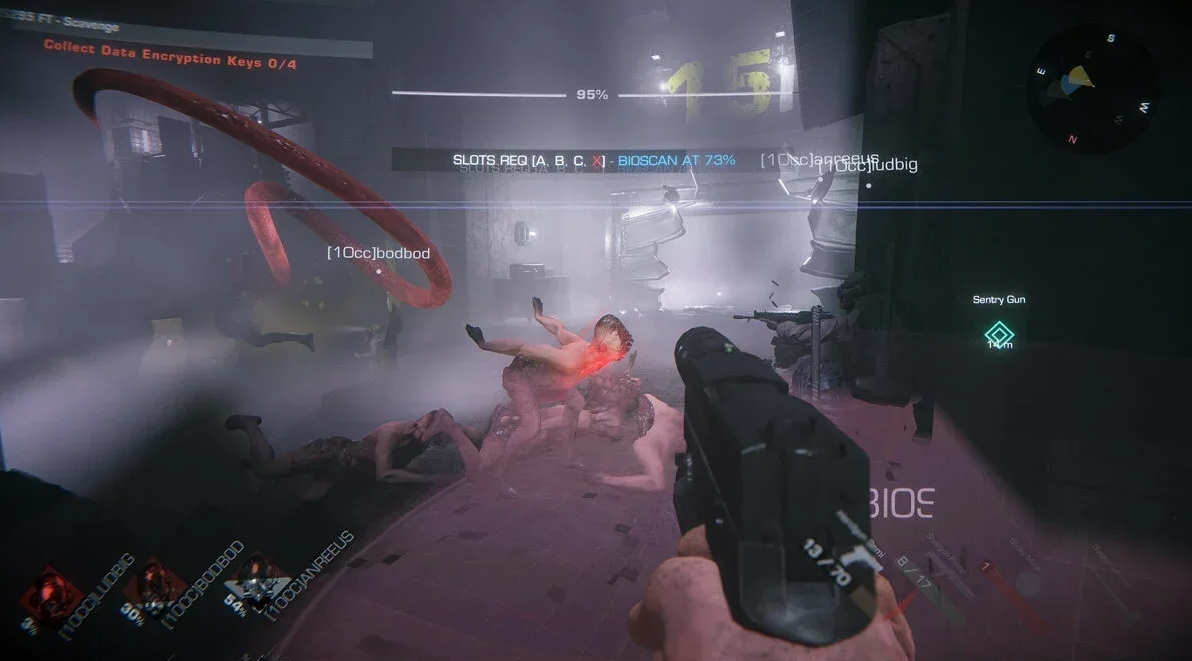
Task: Select the [10cc]bodbod floating name tag
Action: tap(378, 254)
